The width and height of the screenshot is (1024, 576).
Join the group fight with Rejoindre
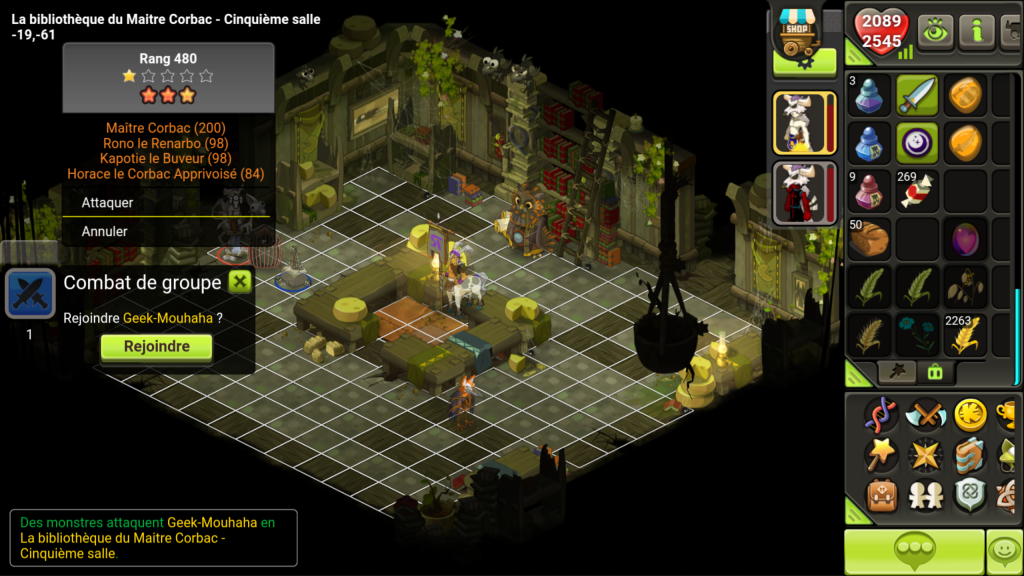[156, 347]
